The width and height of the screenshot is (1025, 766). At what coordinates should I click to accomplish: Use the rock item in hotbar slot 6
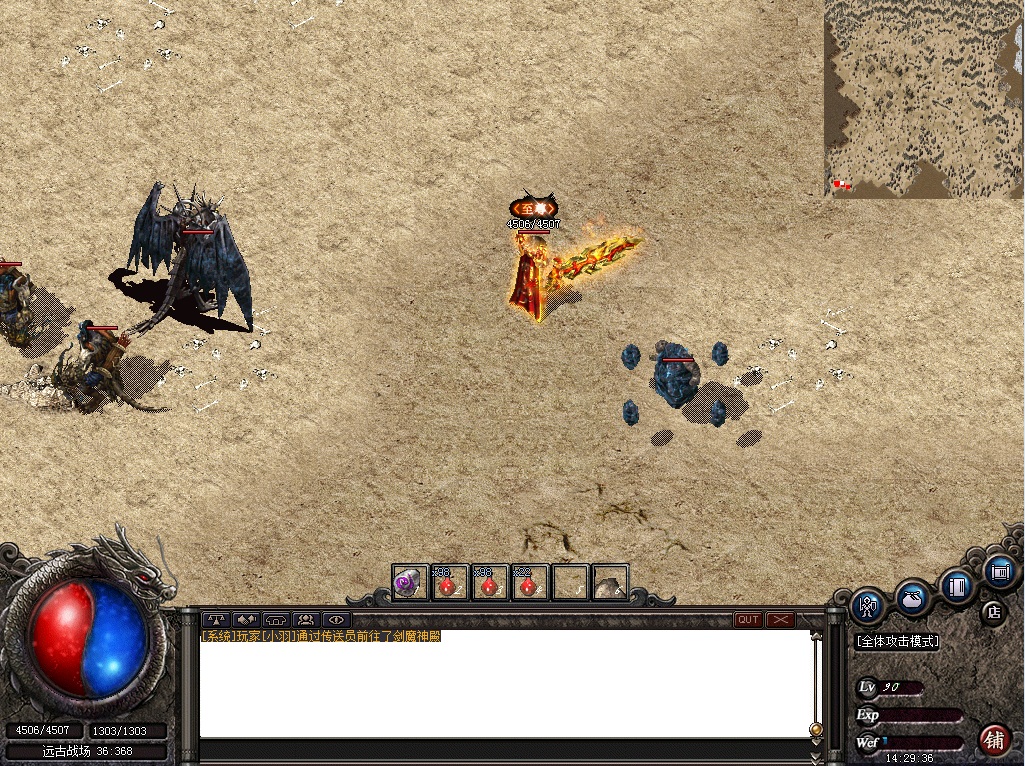coord(609,583)
